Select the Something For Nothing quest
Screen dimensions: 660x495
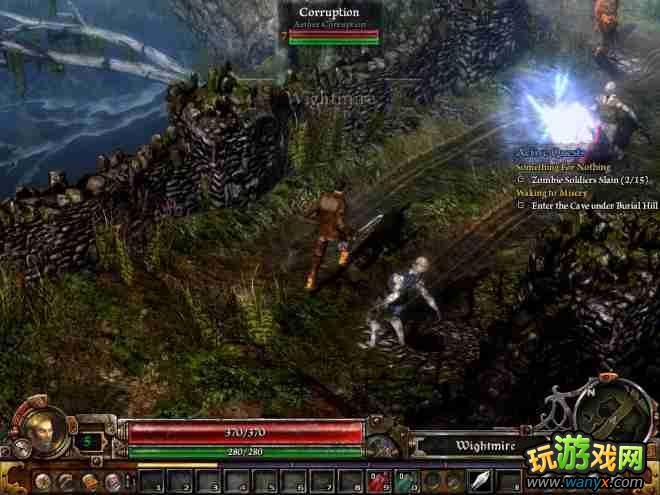pyautogui.click(x=564, y=166)
